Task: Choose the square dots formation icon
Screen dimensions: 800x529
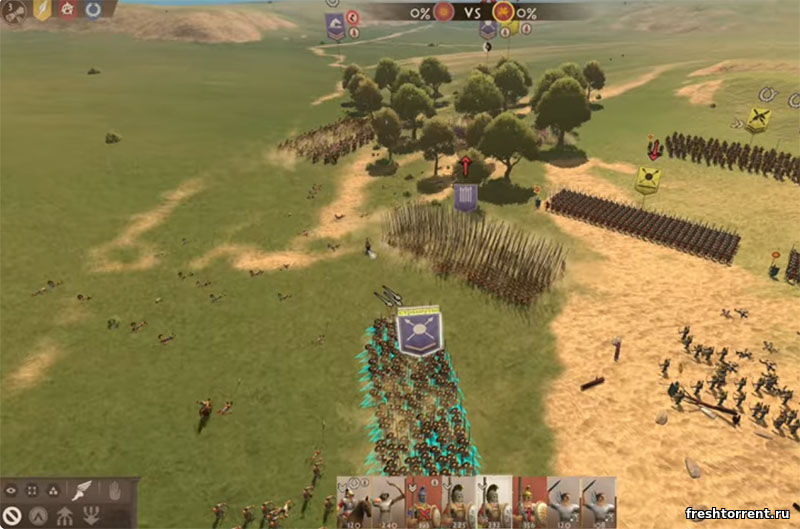Action: (x=32, y=491)
